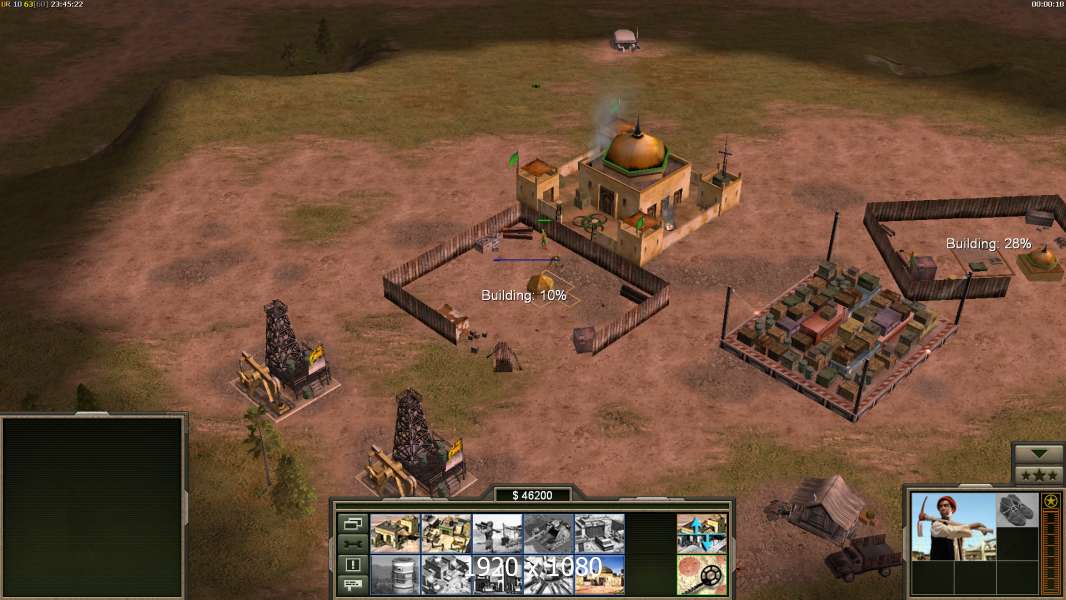Collapse the control bar with down arrow
Image resolution: width=1066 pixels, height=600 pixels.
(x=1038, y=454)
